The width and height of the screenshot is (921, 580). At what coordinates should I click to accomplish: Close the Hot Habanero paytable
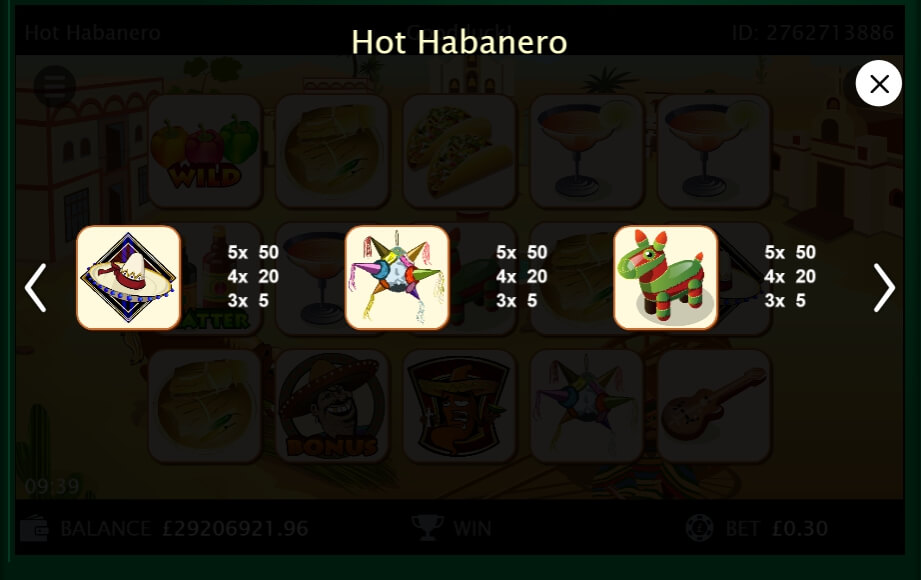[879, 85]
